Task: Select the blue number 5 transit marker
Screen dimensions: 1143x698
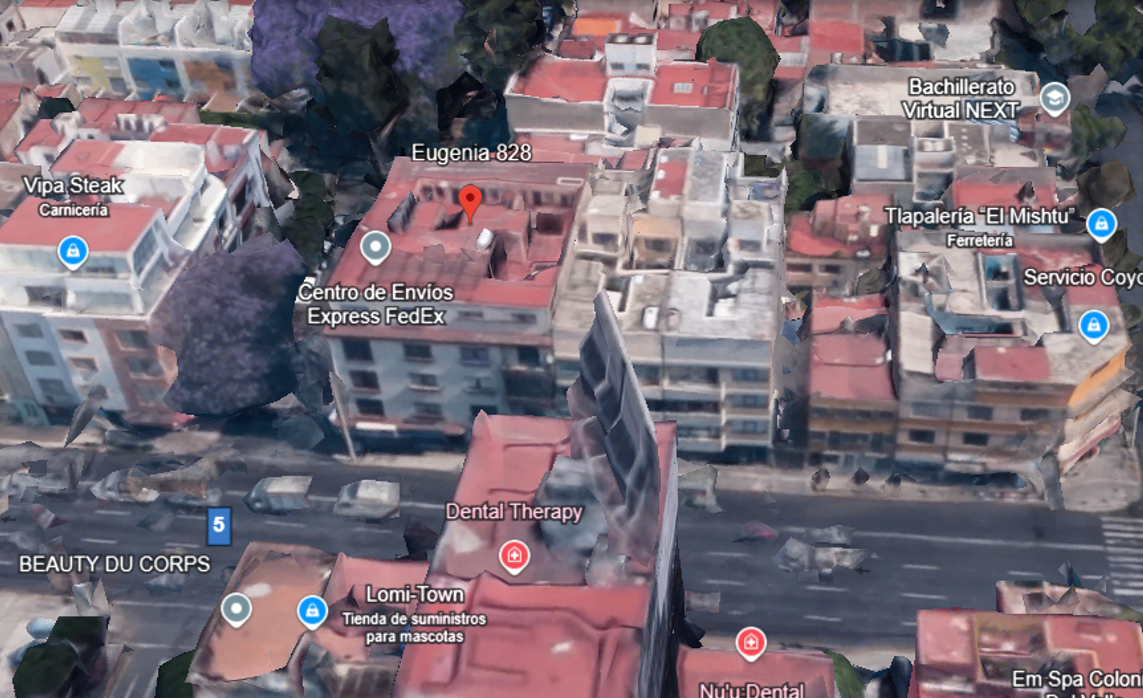Action: point(218,524)
